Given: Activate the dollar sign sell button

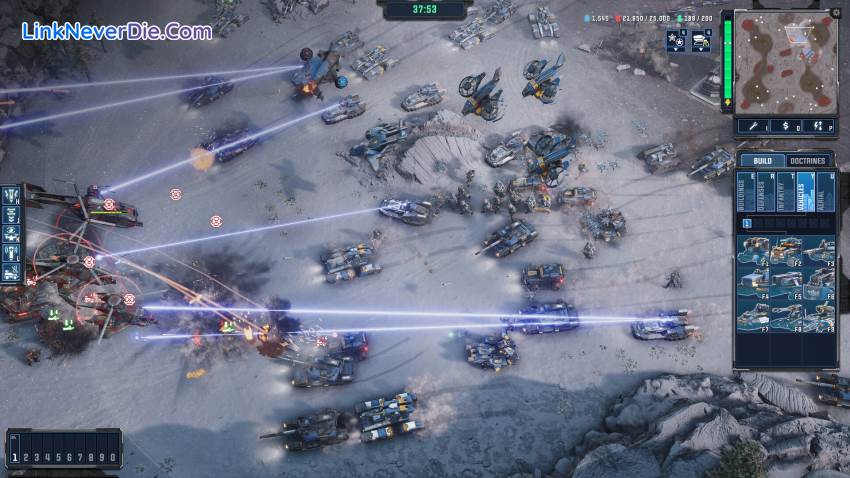Looking at the screenshot, I should [x=787, y=126].
